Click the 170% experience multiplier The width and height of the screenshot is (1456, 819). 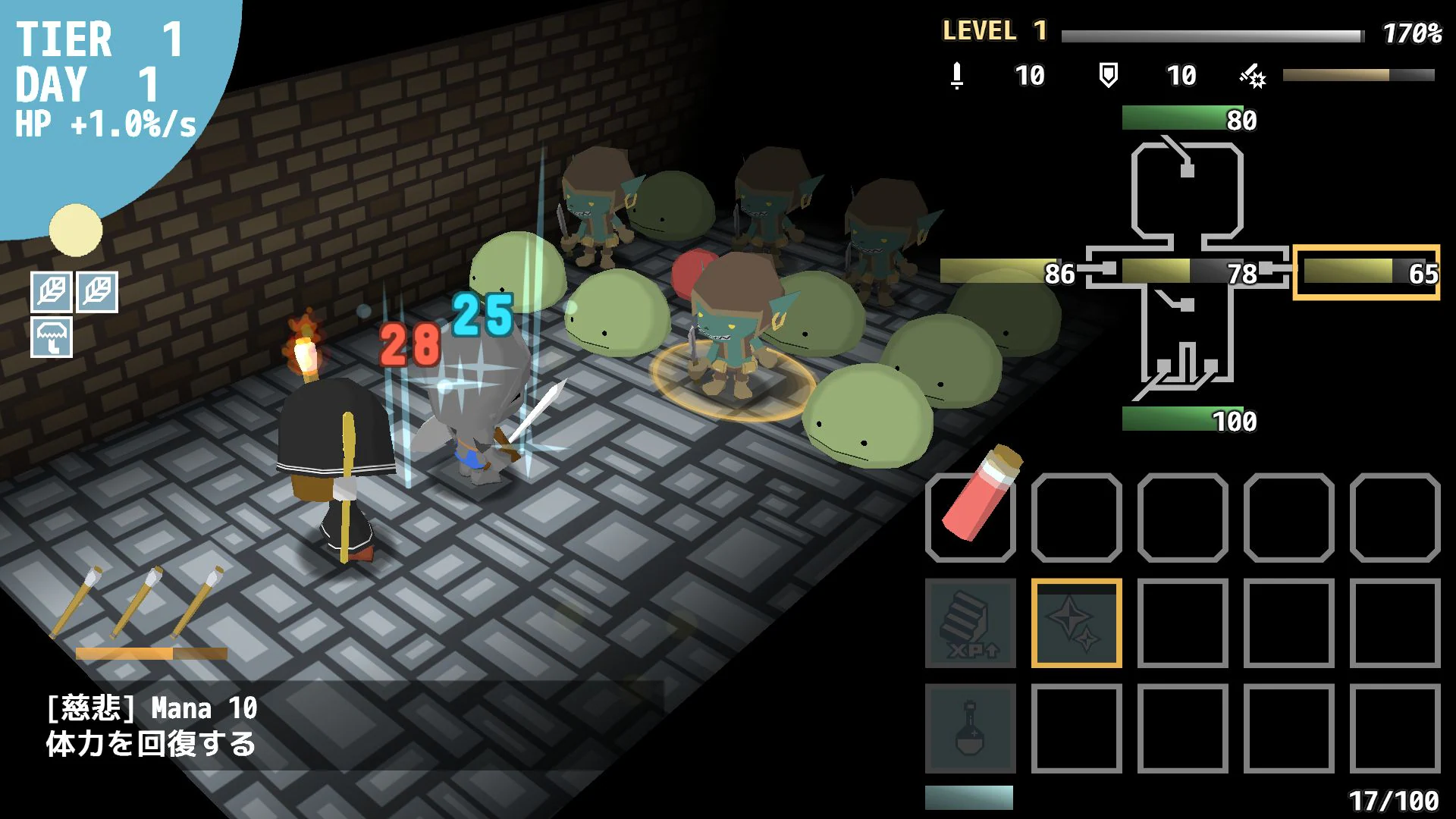pos(1414,32)
